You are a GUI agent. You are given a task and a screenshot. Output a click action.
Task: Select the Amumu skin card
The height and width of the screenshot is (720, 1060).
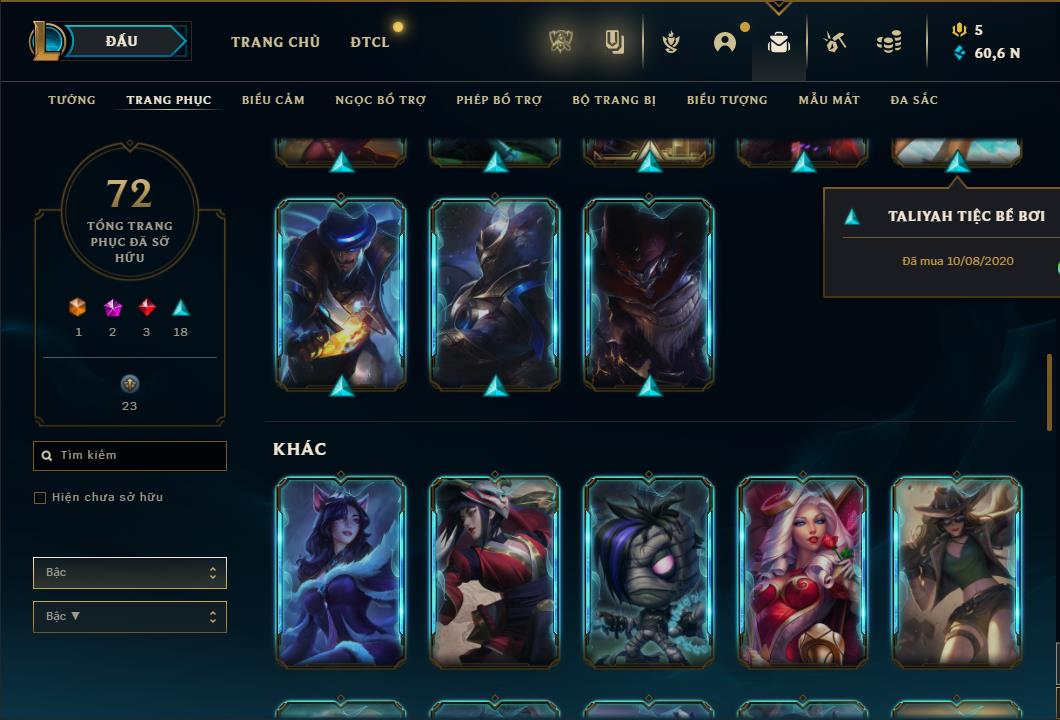pyautogui.click(x=649, y=572)
